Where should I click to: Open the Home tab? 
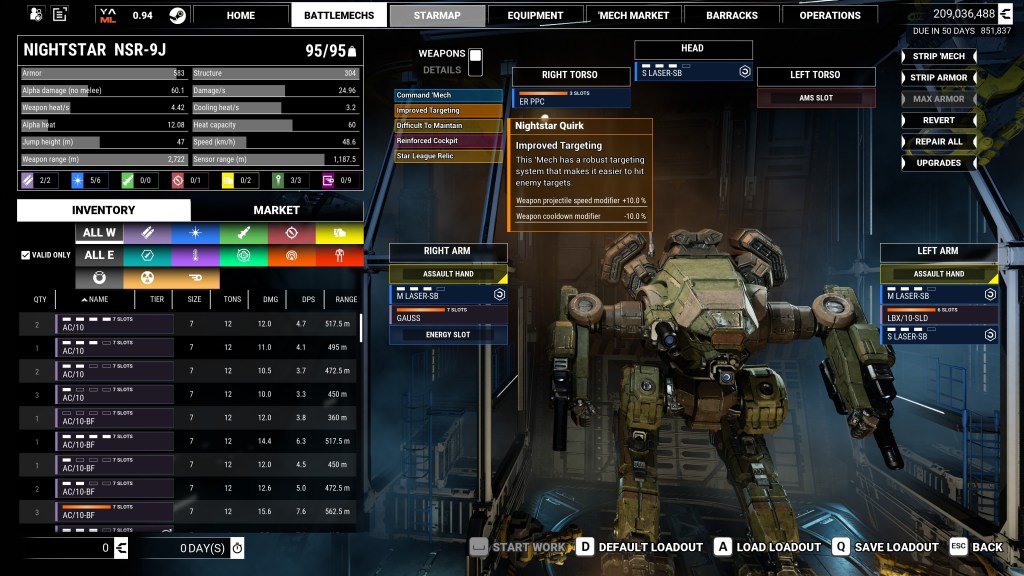pos(241,15)
